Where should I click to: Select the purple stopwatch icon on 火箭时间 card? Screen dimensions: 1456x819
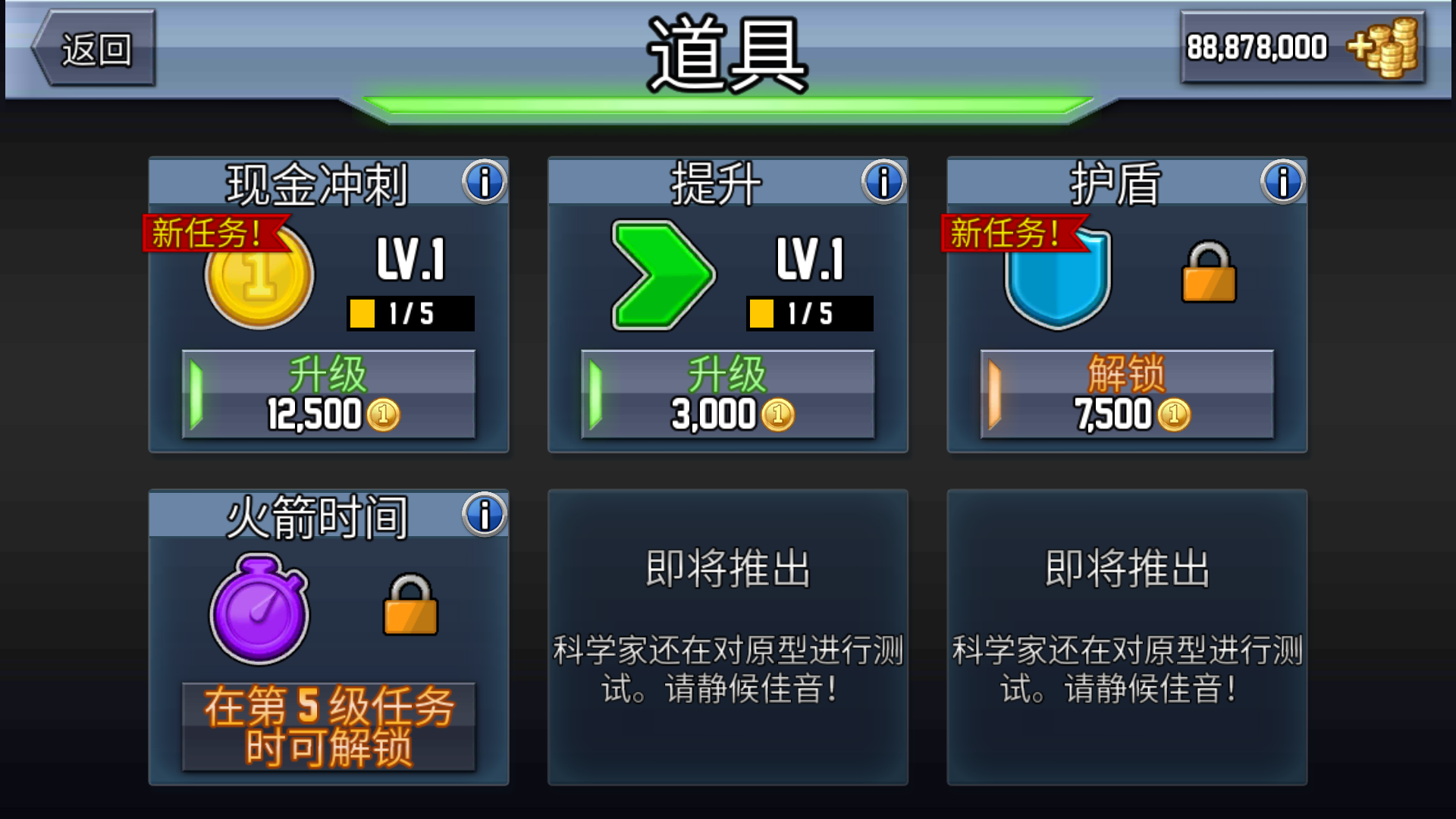(259, 607)
